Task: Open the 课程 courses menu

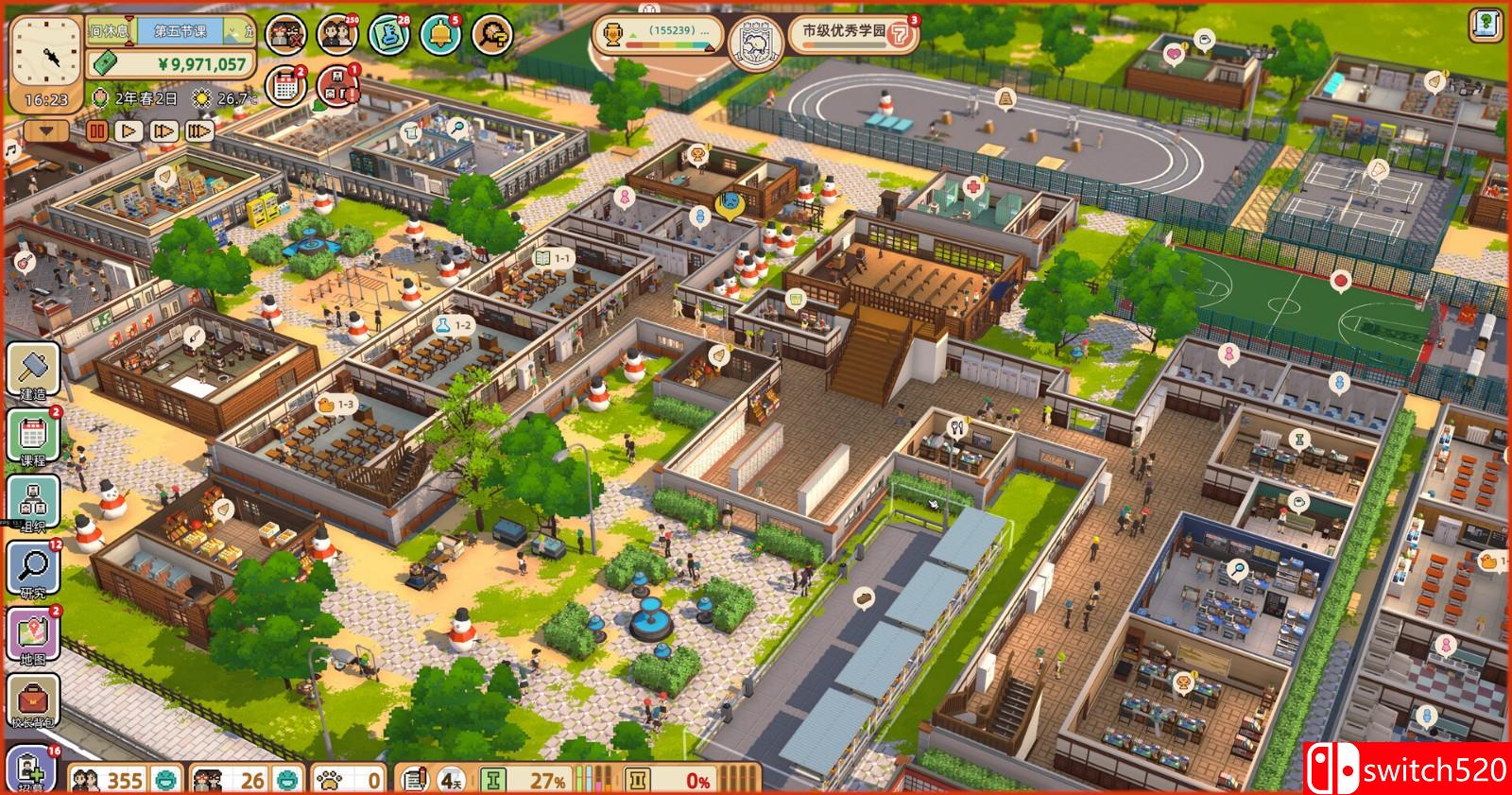Action: point(34,437)
